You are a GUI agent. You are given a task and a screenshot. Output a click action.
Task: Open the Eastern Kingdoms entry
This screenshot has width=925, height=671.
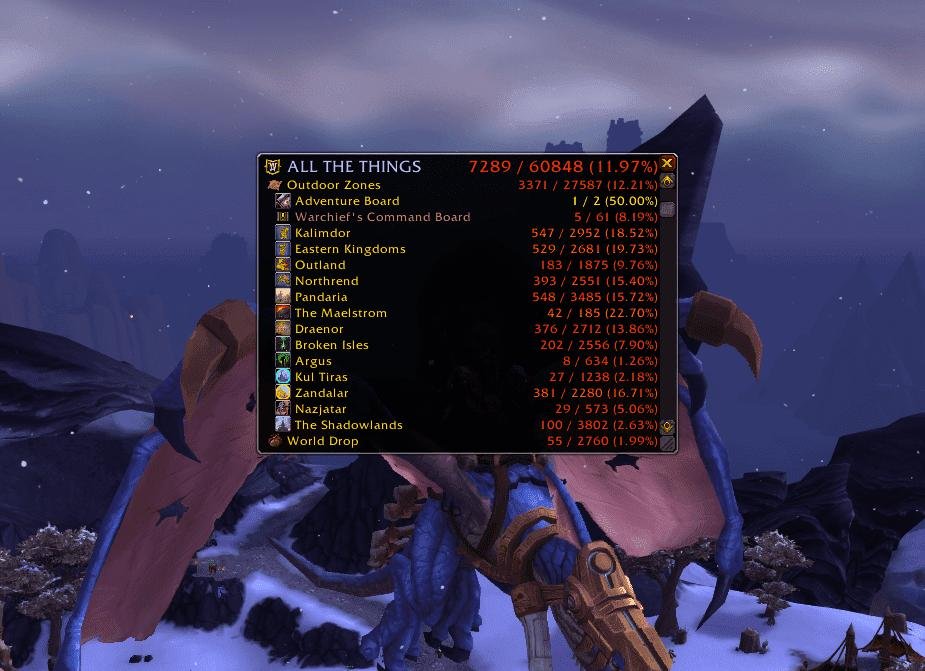point(349,249)
